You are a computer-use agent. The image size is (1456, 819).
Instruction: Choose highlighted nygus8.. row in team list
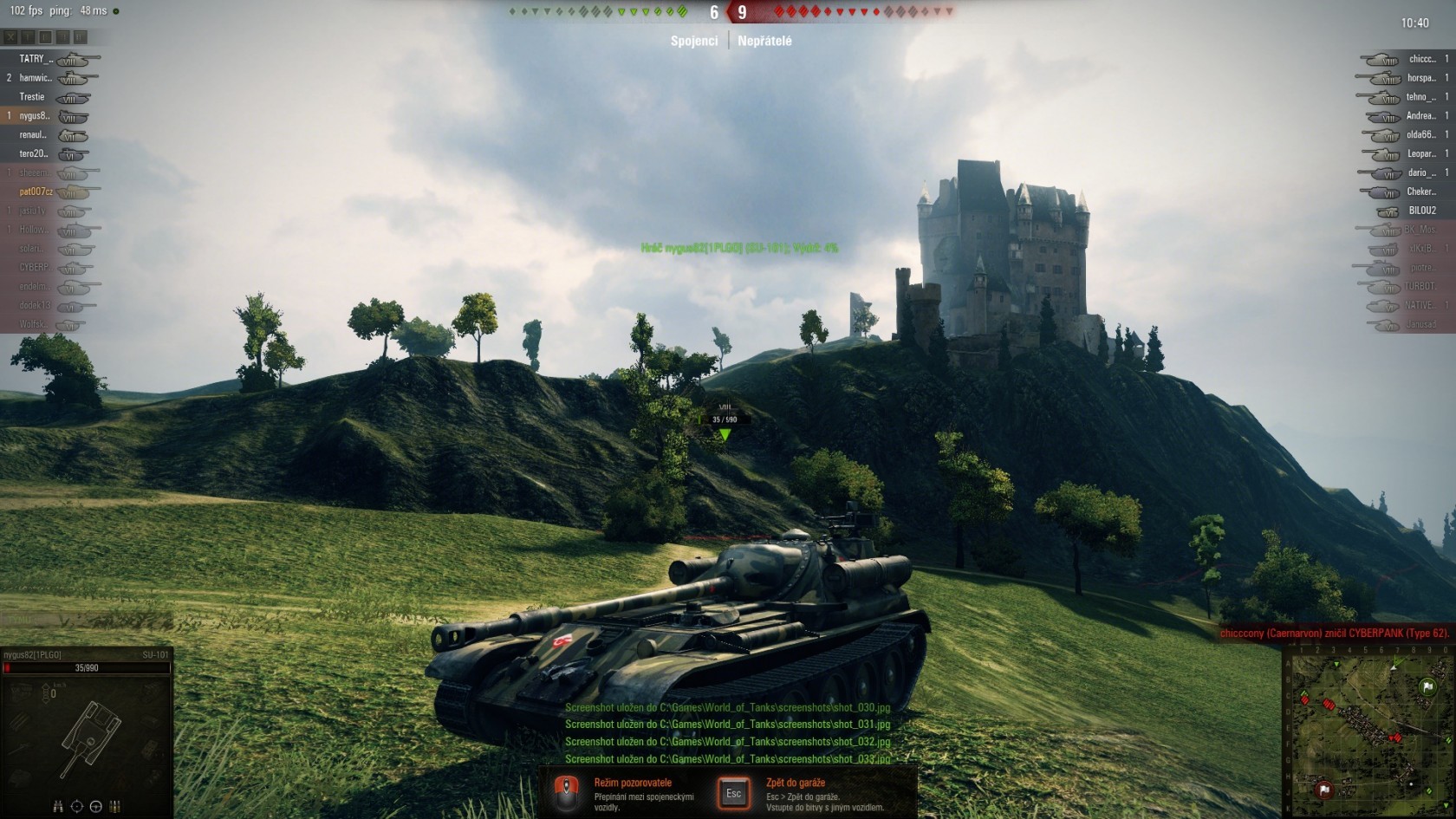35,116
